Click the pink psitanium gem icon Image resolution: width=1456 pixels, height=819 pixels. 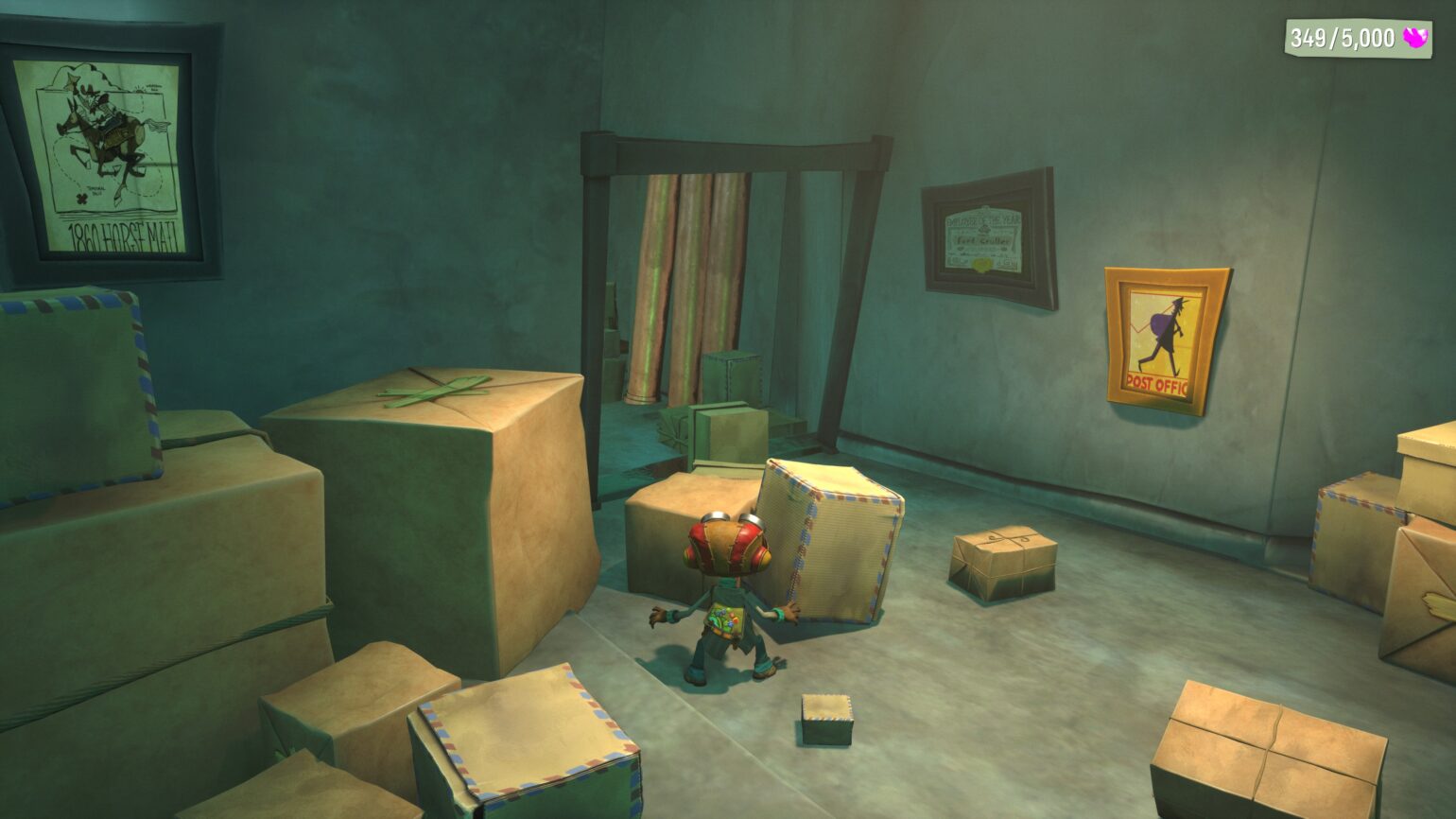click(x=1418, y=38)
